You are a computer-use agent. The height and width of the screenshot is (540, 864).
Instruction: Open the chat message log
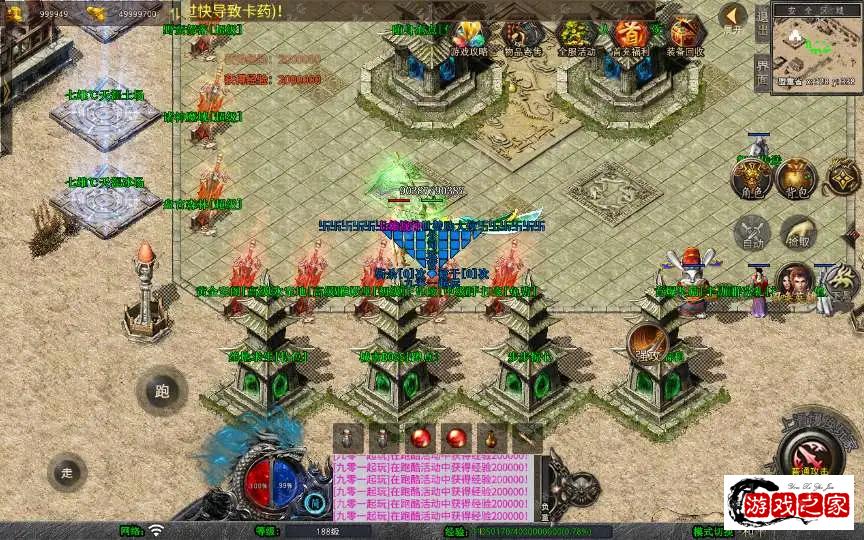click(x=432, y=488)
